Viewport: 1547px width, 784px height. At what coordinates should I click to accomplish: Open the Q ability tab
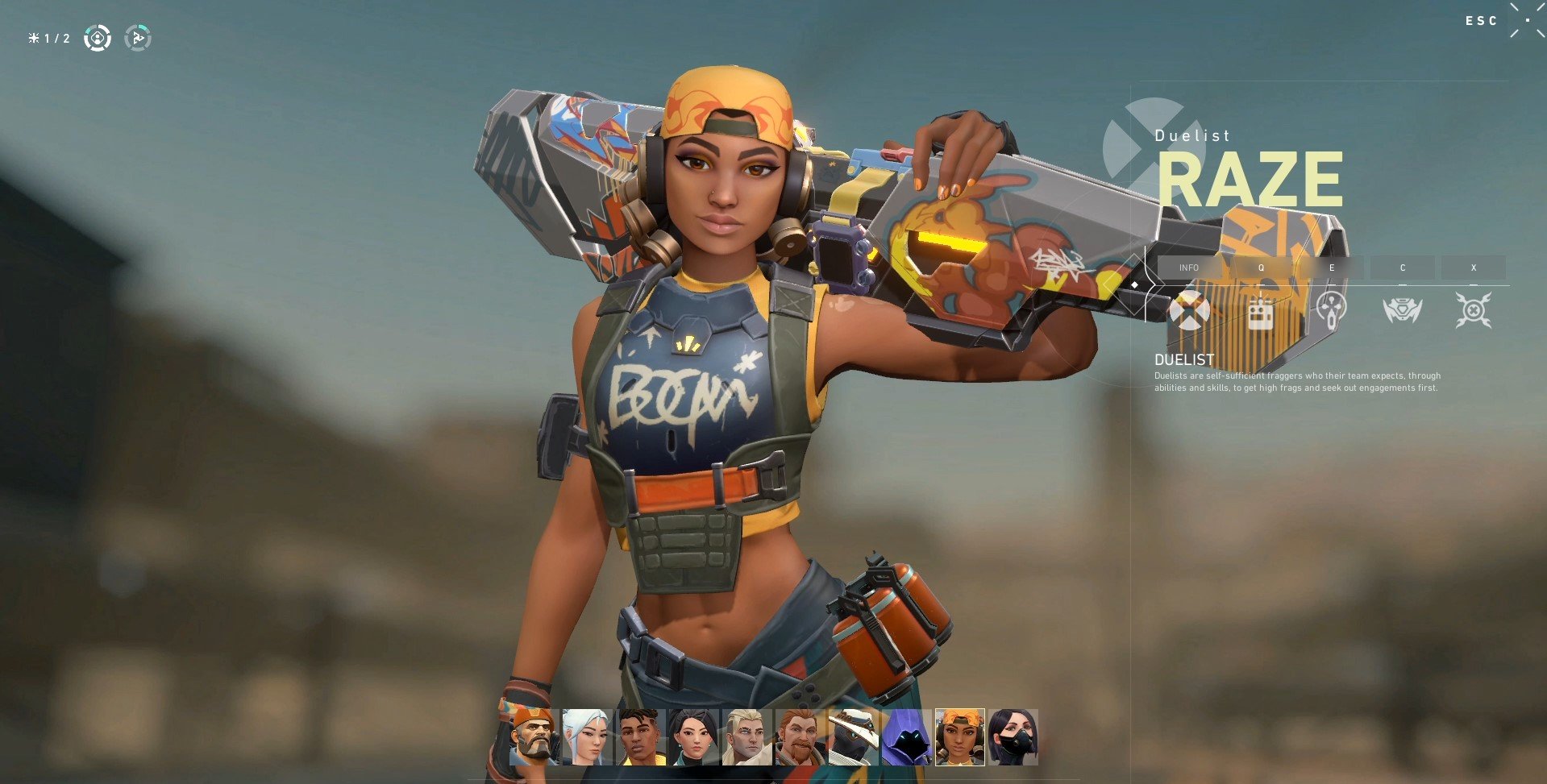click(x=1261, y=268)
